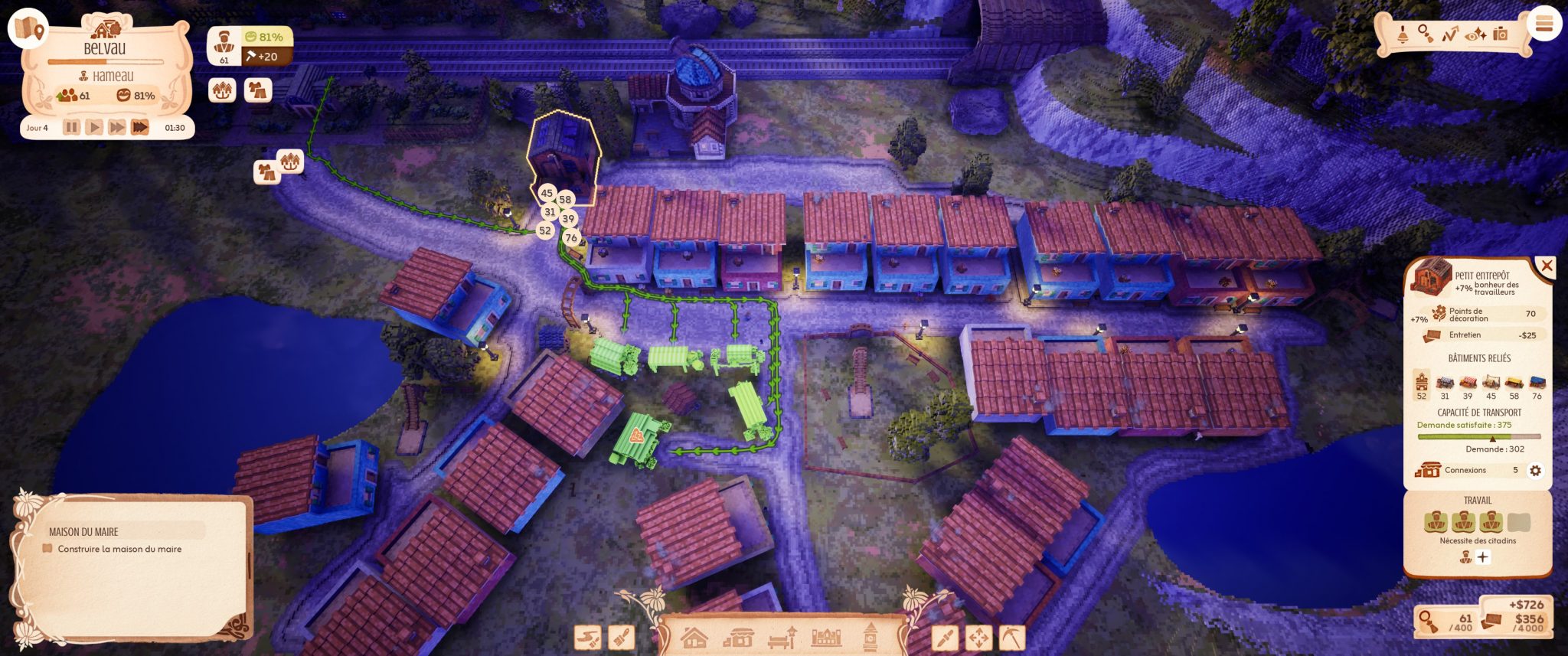The width and height of the screenshot is (1568, 656).
Task: Add a worker with the plus button
Action: click(x=1483, y=557)
